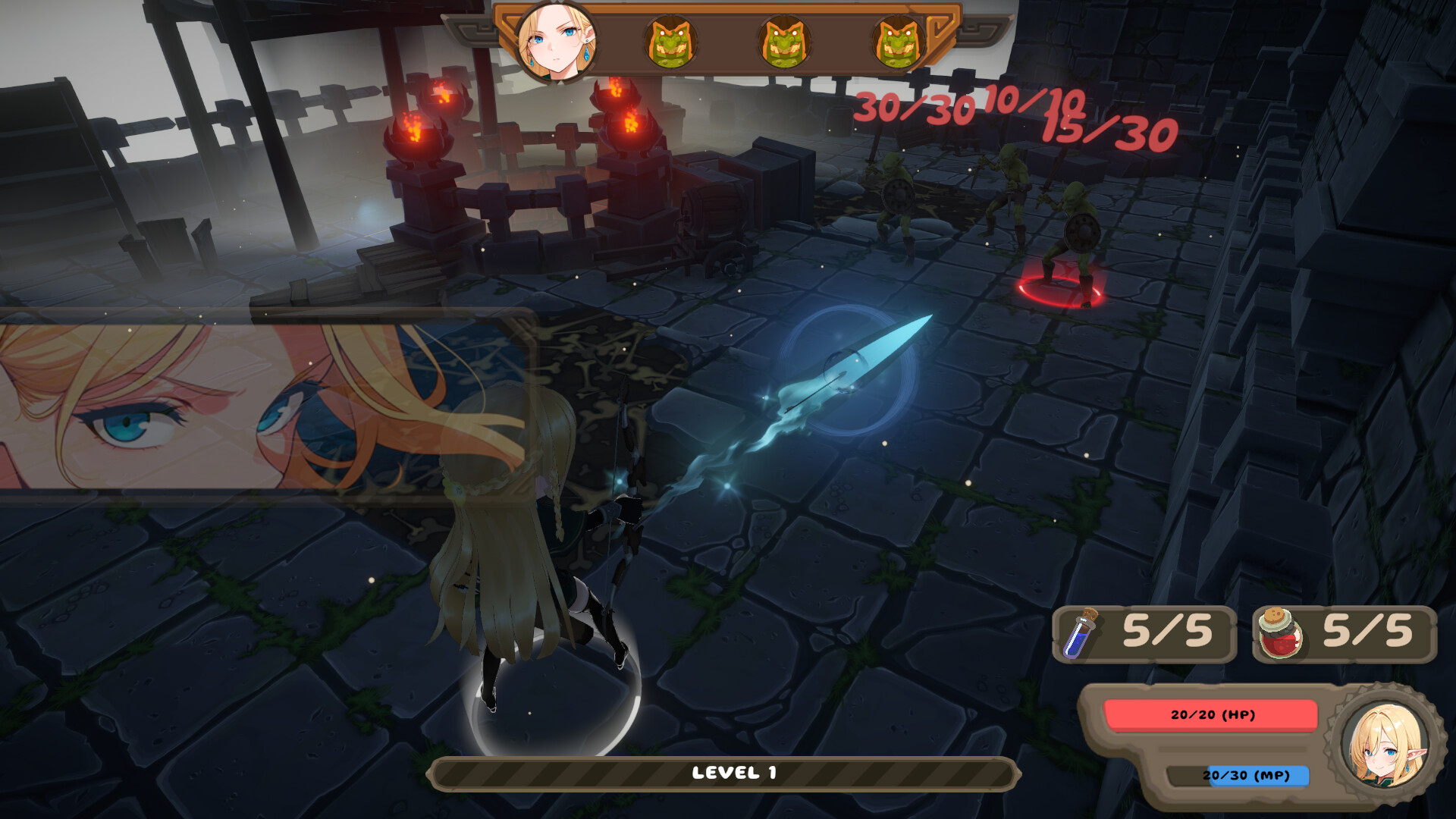Click the 30/30 enemy health number
Screen dimensions: 1456x819
click(914, 108)
